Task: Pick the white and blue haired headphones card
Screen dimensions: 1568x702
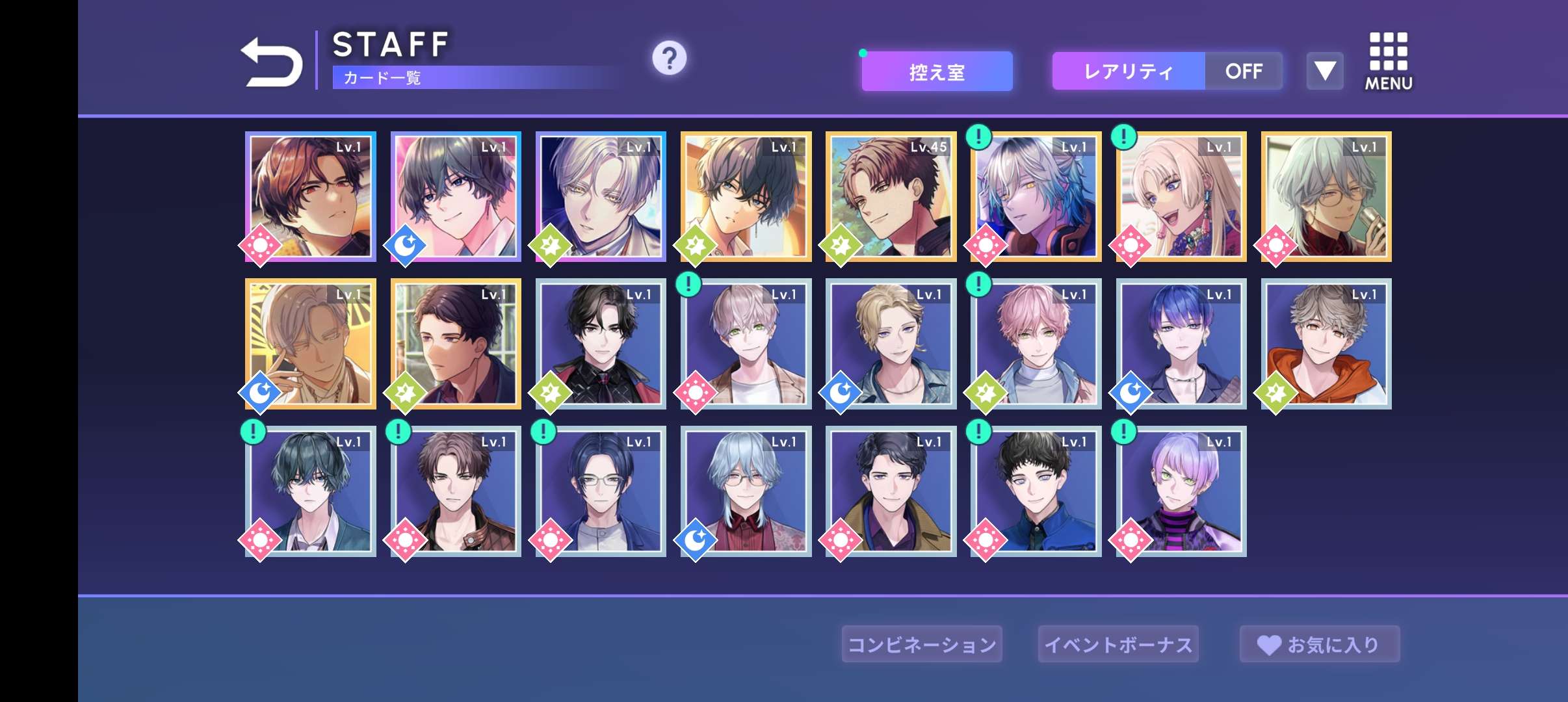Action: tap(1036, 197)
